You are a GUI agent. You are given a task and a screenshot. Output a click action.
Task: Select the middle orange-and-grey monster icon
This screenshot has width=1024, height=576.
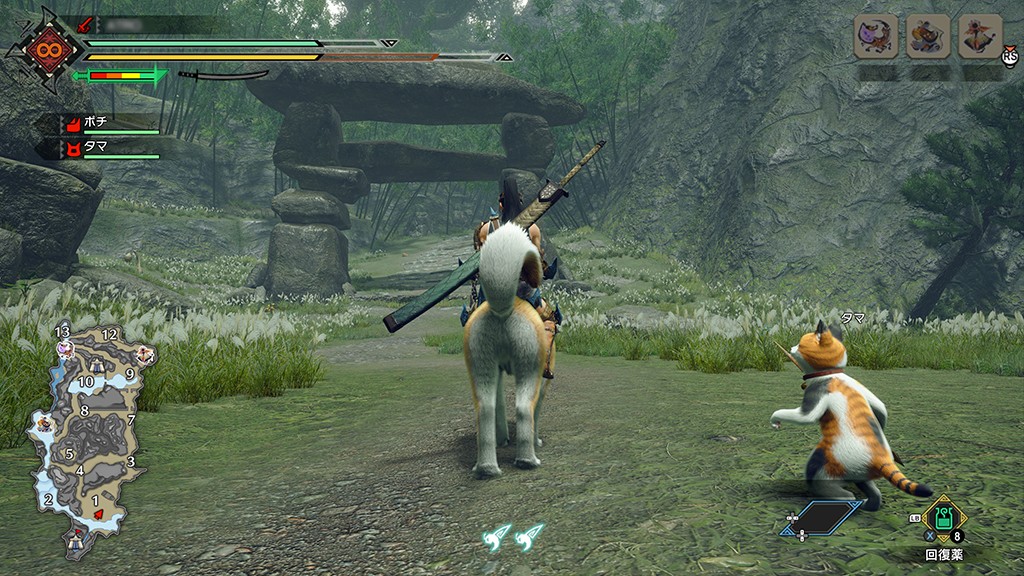[928, 37]
